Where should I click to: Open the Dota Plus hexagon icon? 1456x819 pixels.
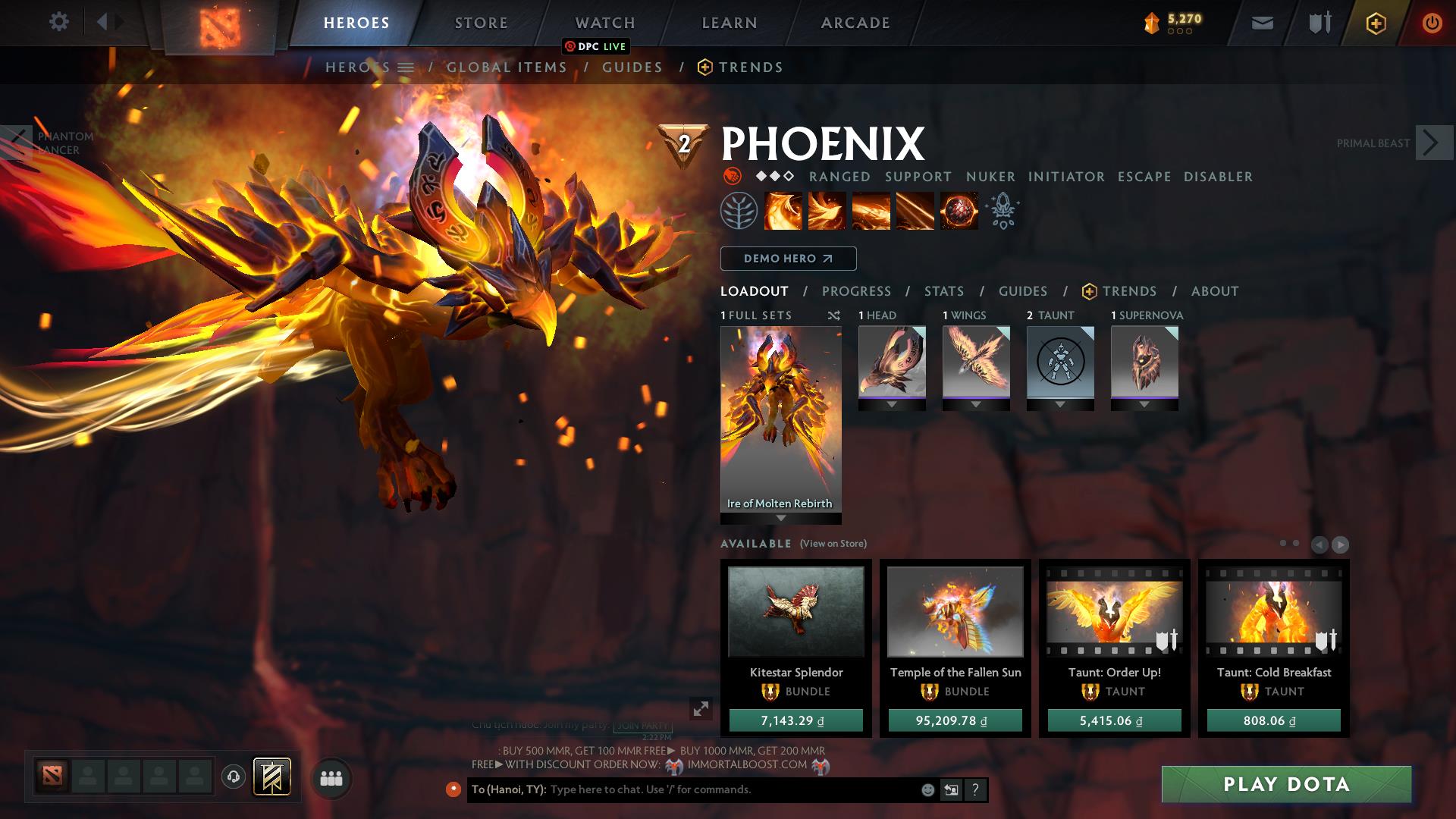(1376, 22)
